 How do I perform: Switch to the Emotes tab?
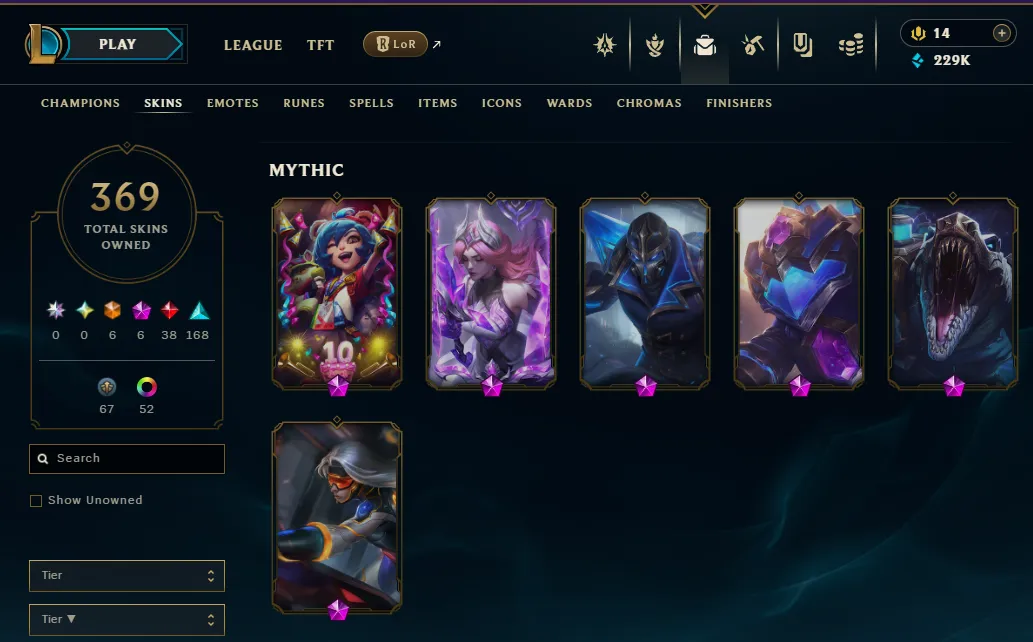[233, 103]
